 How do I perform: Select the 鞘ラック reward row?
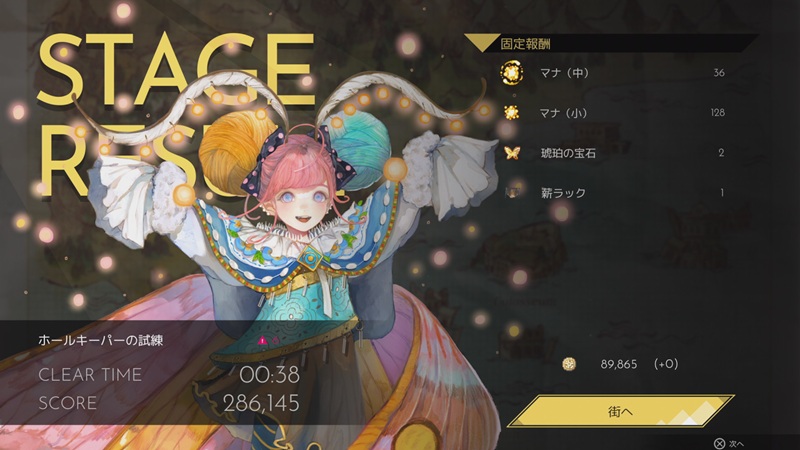pos(615,192)
